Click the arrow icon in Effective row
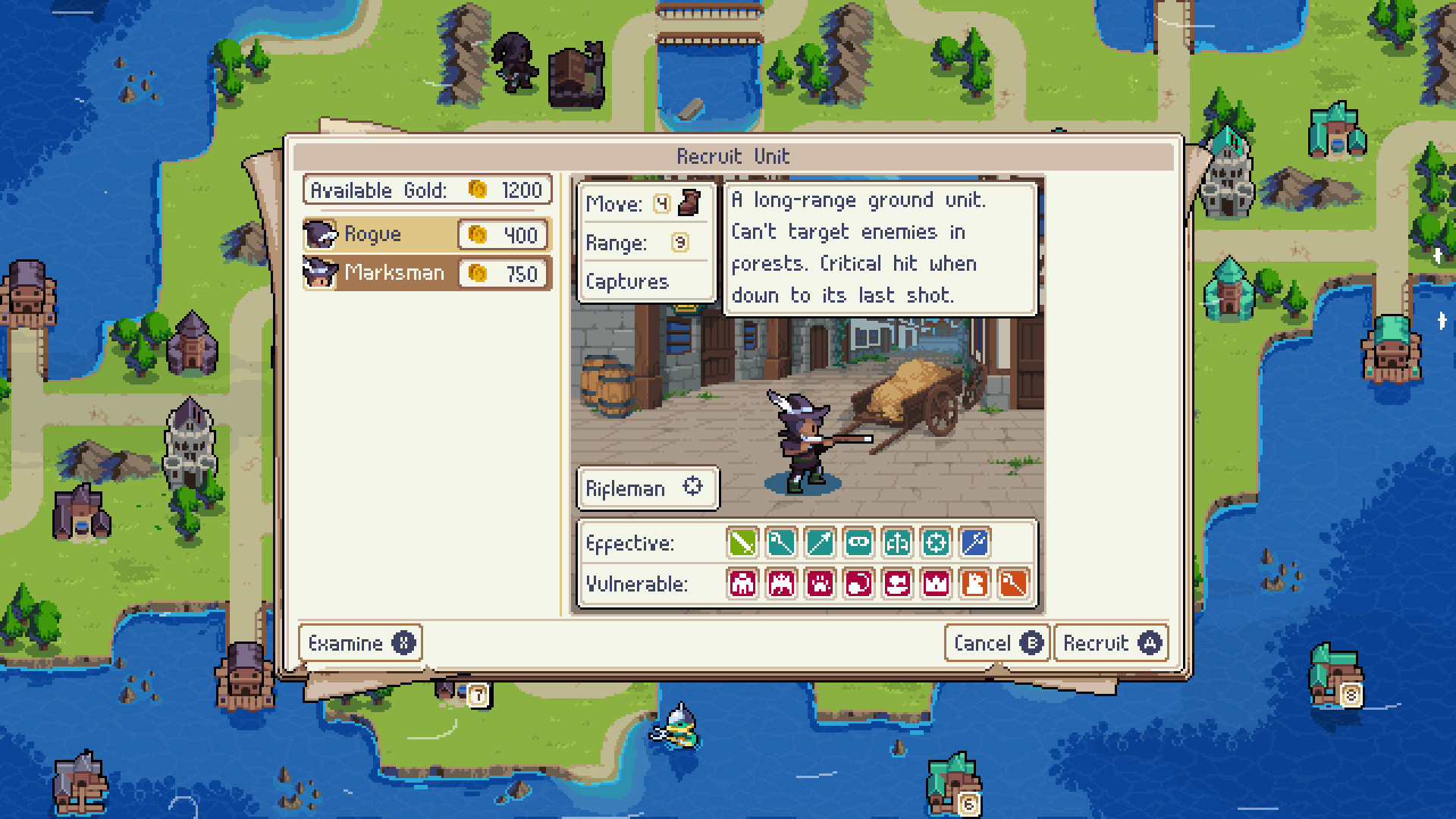This screenshot has height=819, width=1456. (x=819, y=543)
